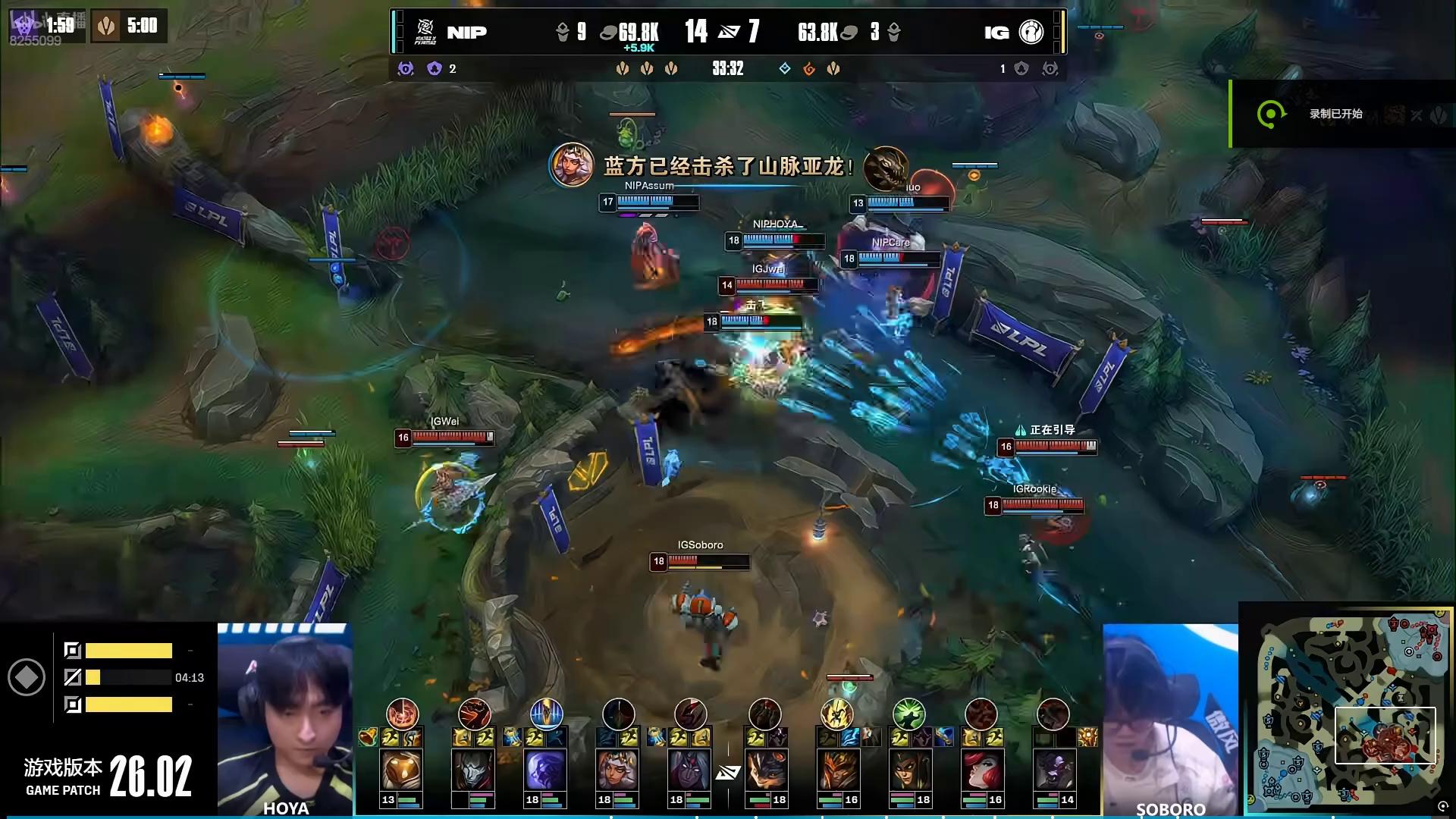Image resolution: width=1456 pixels, height=819 pixels.
Task: Select the blue glowing champion portrait
Action: coord(545,770)
